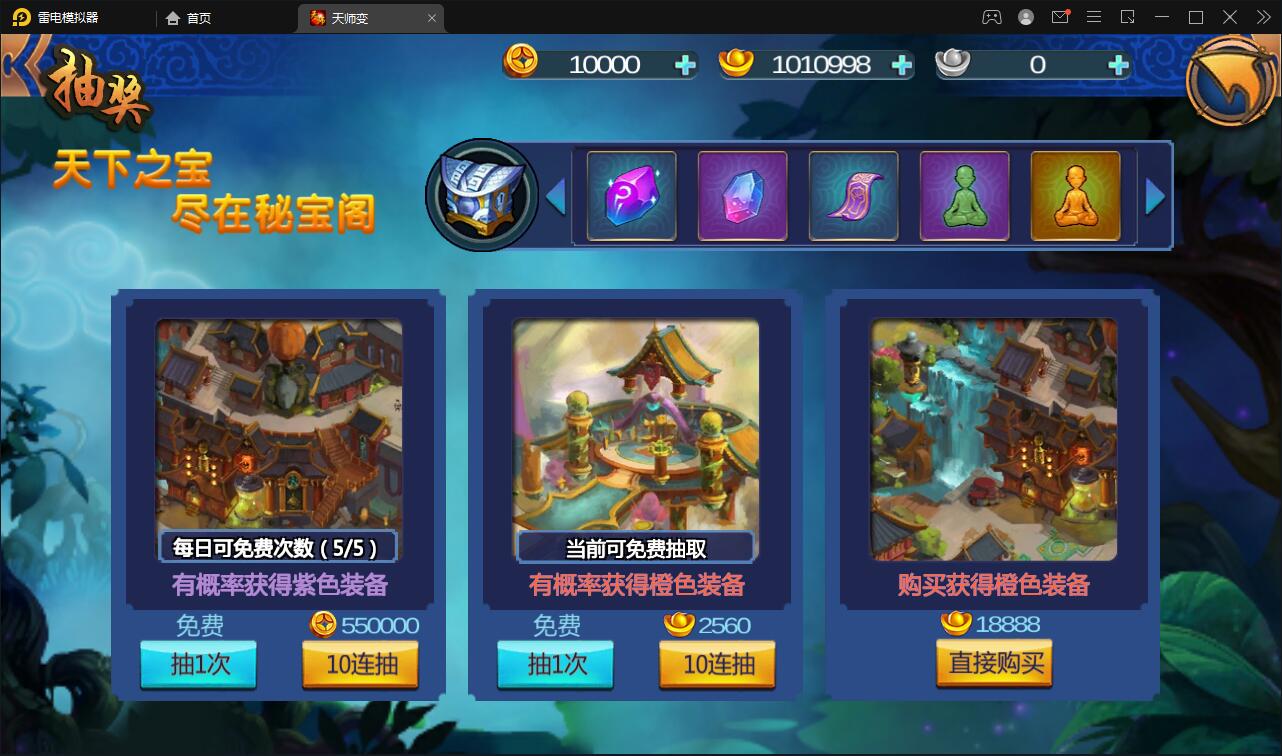Select the blue crystal prize icon
The image size is (1282, 756).
tap(742, 195)
